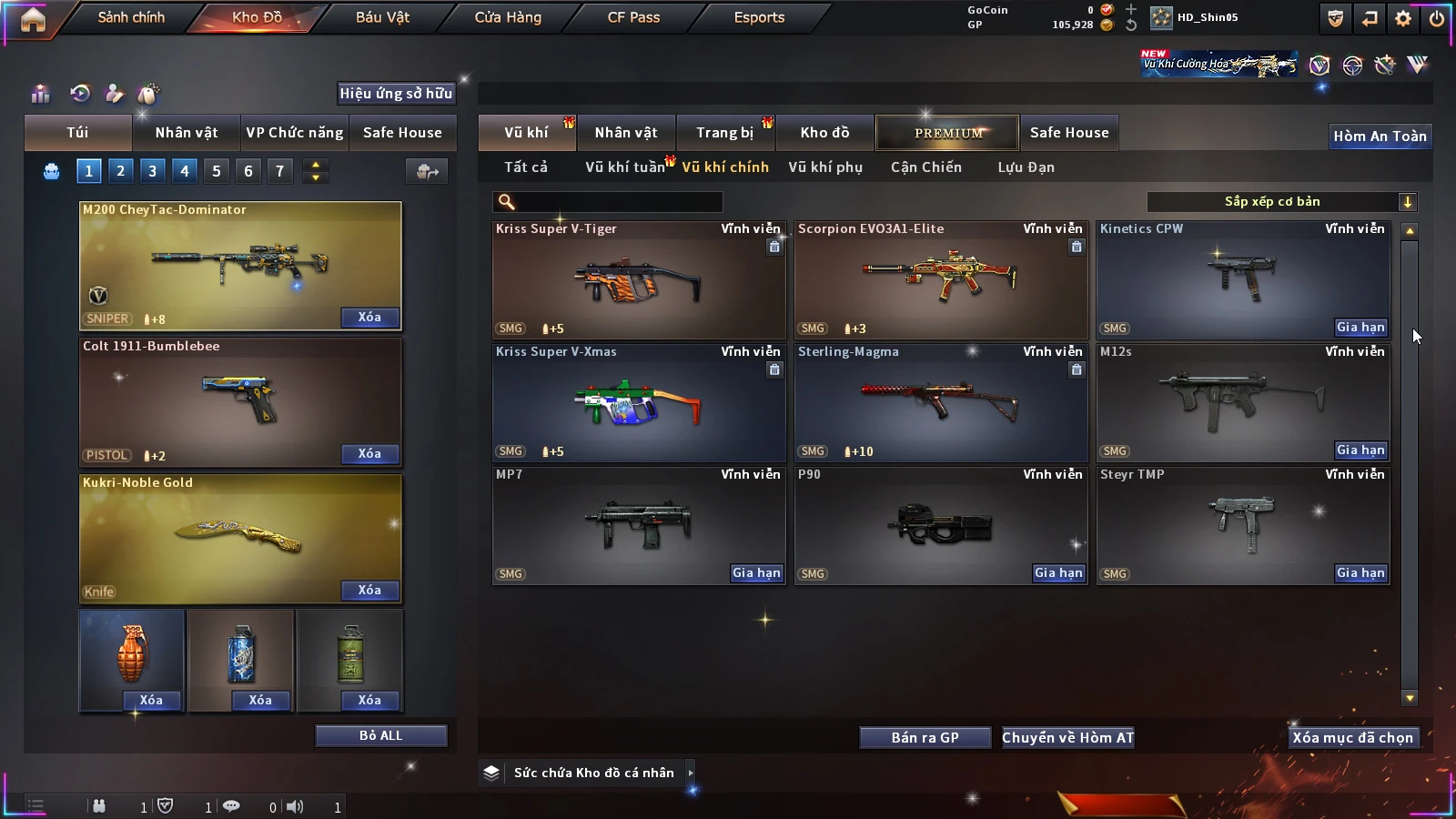Viewport: 1456px width, 819px height.
Task: Open the gear settings icon
Action: tap(1403, 18)
